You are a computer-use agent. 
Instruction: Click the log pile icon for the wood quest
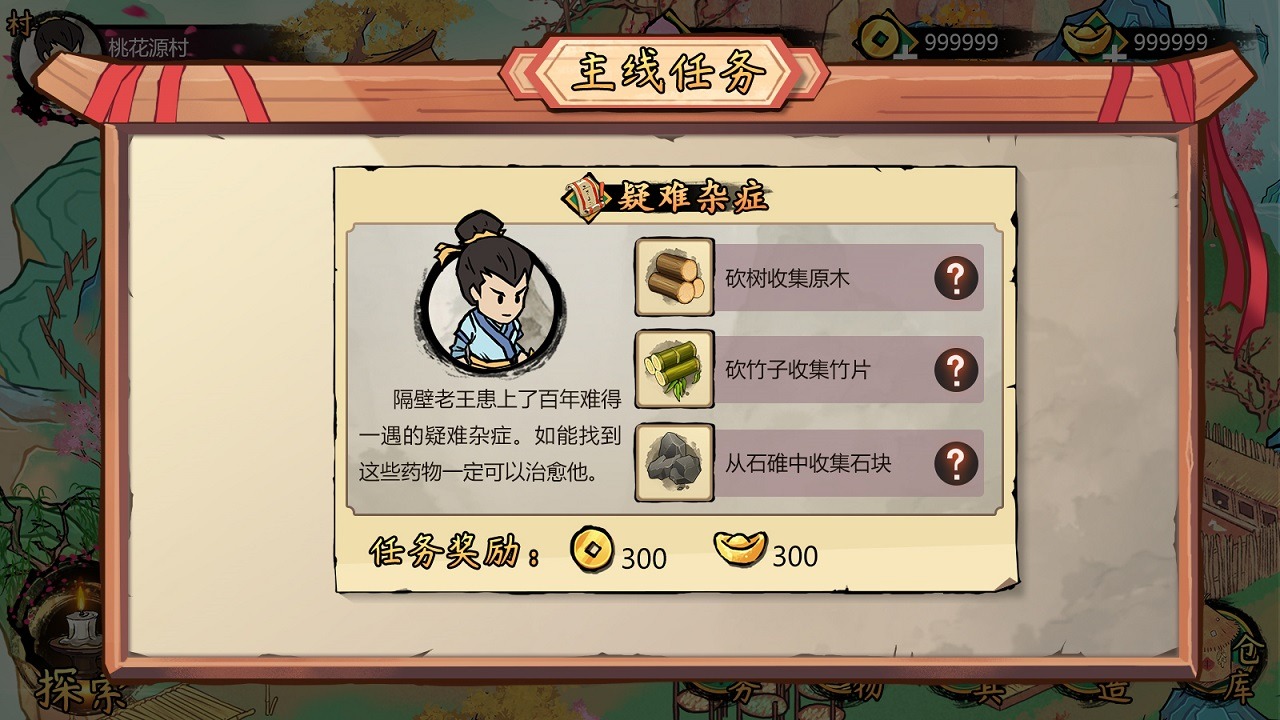coord(674,277)
